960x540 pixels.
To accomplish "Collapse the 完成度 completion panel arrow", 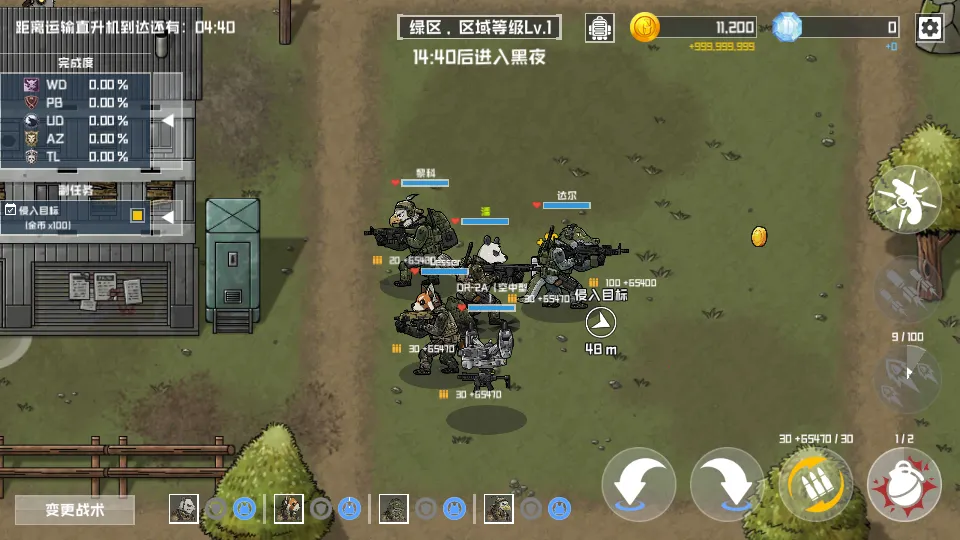I will [169, 121].
